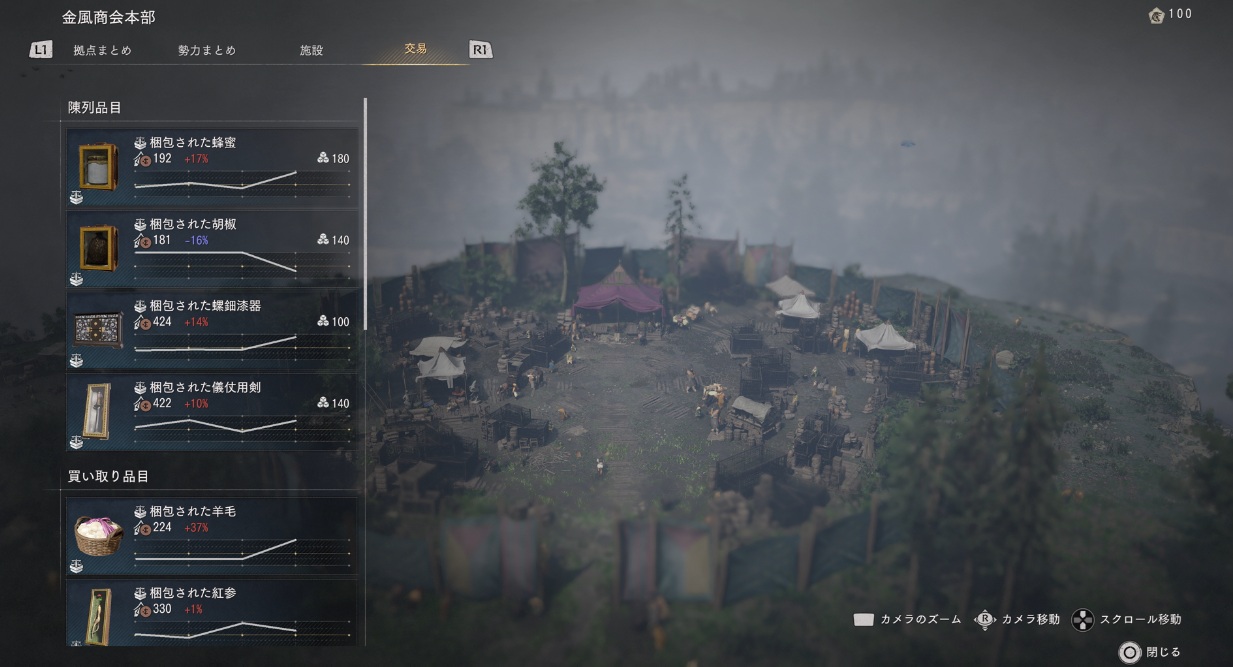The image size is (1233, 667).
Task: Select the 交易 tab
Action: tap(415, 49)
